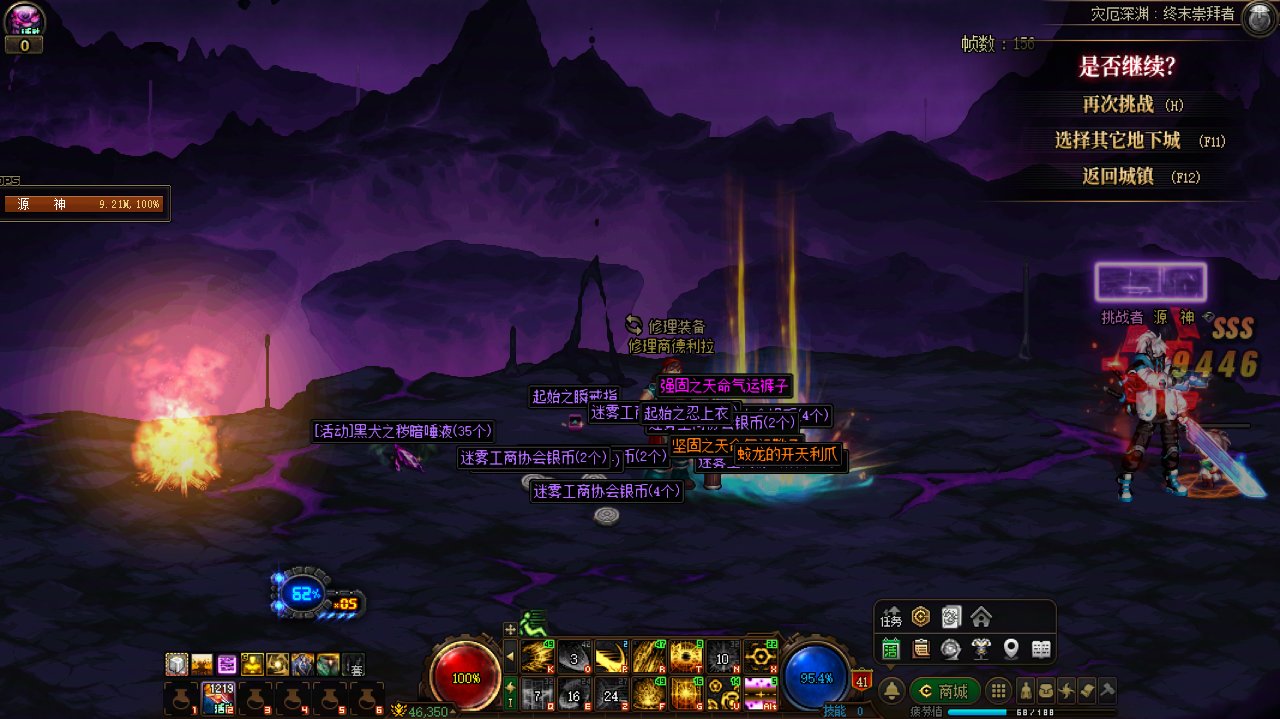Click the round portrait icon beside dungeon name
The height and width of the screenshot is (719, 1280).
pyautogui.click(x=1258, y=17)
